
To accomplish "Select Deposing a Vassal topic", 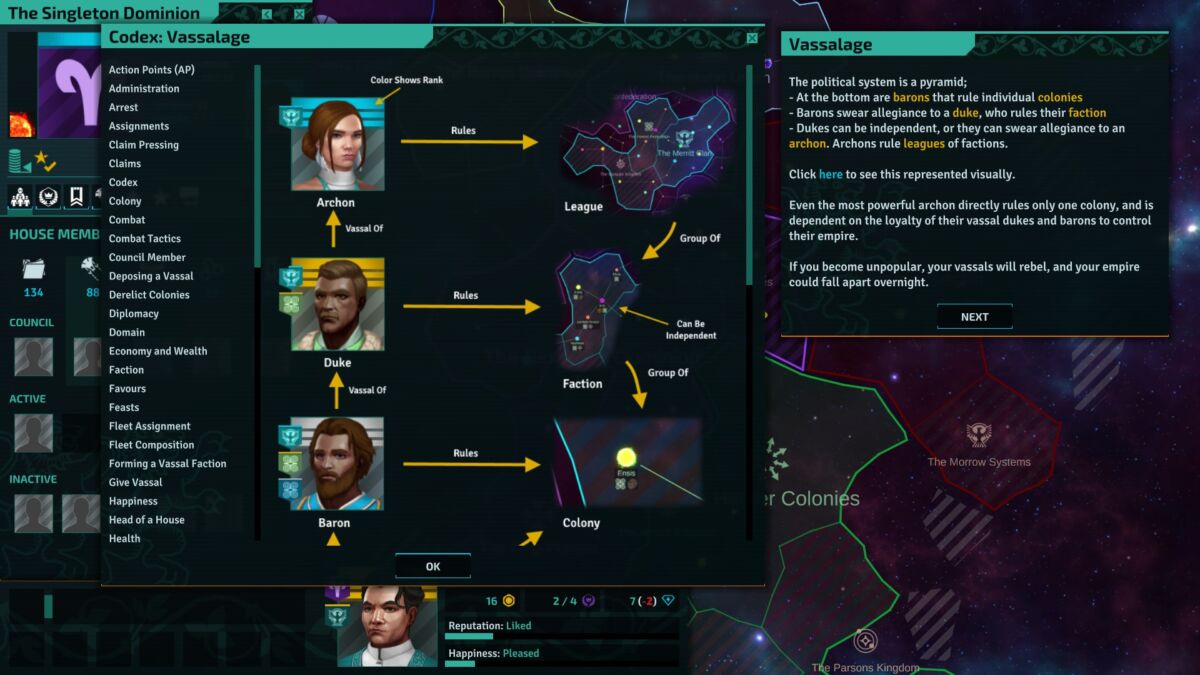I will click(x=151, y=276).
